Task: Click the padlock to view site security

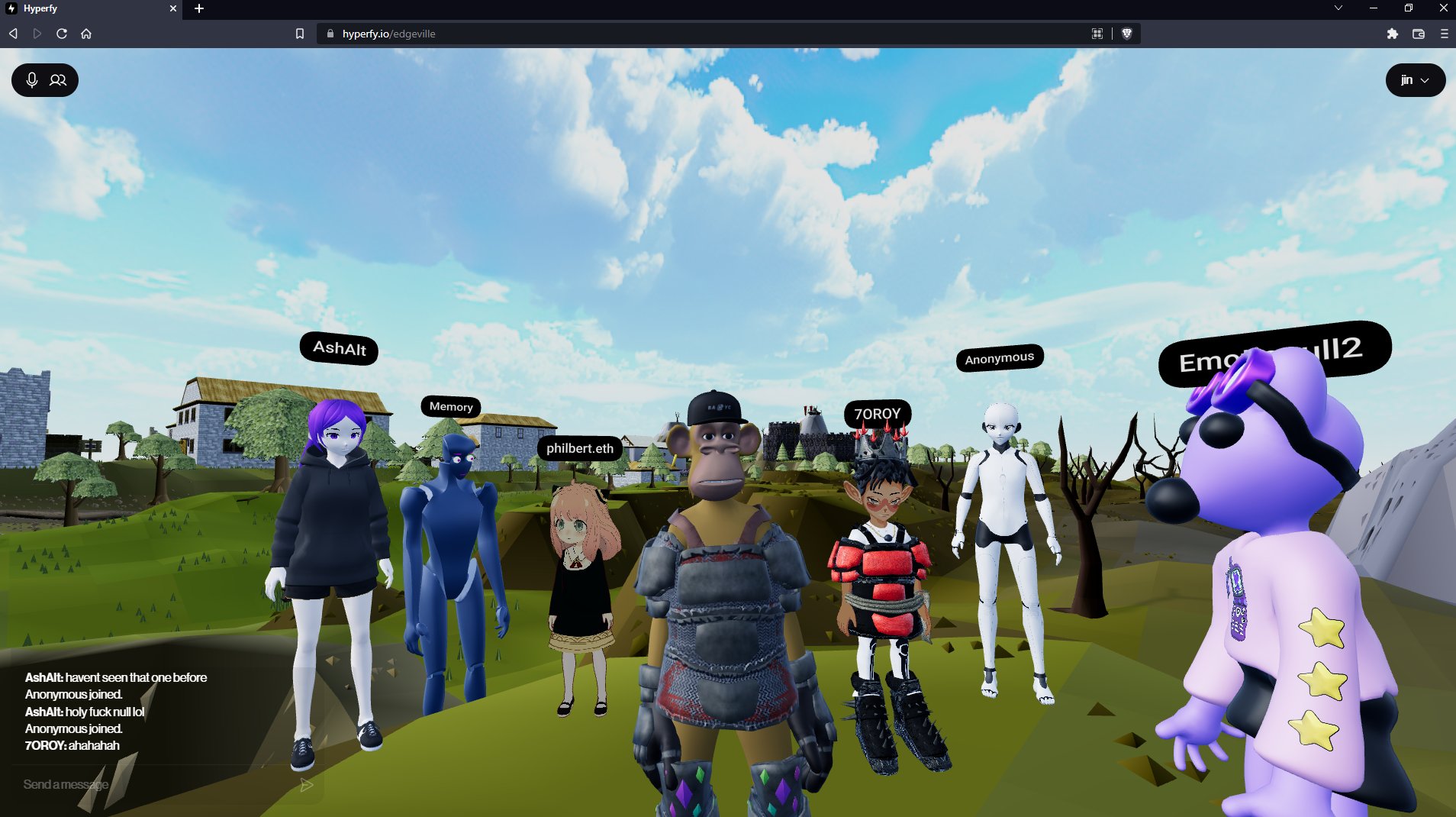Action: (330, 33)
